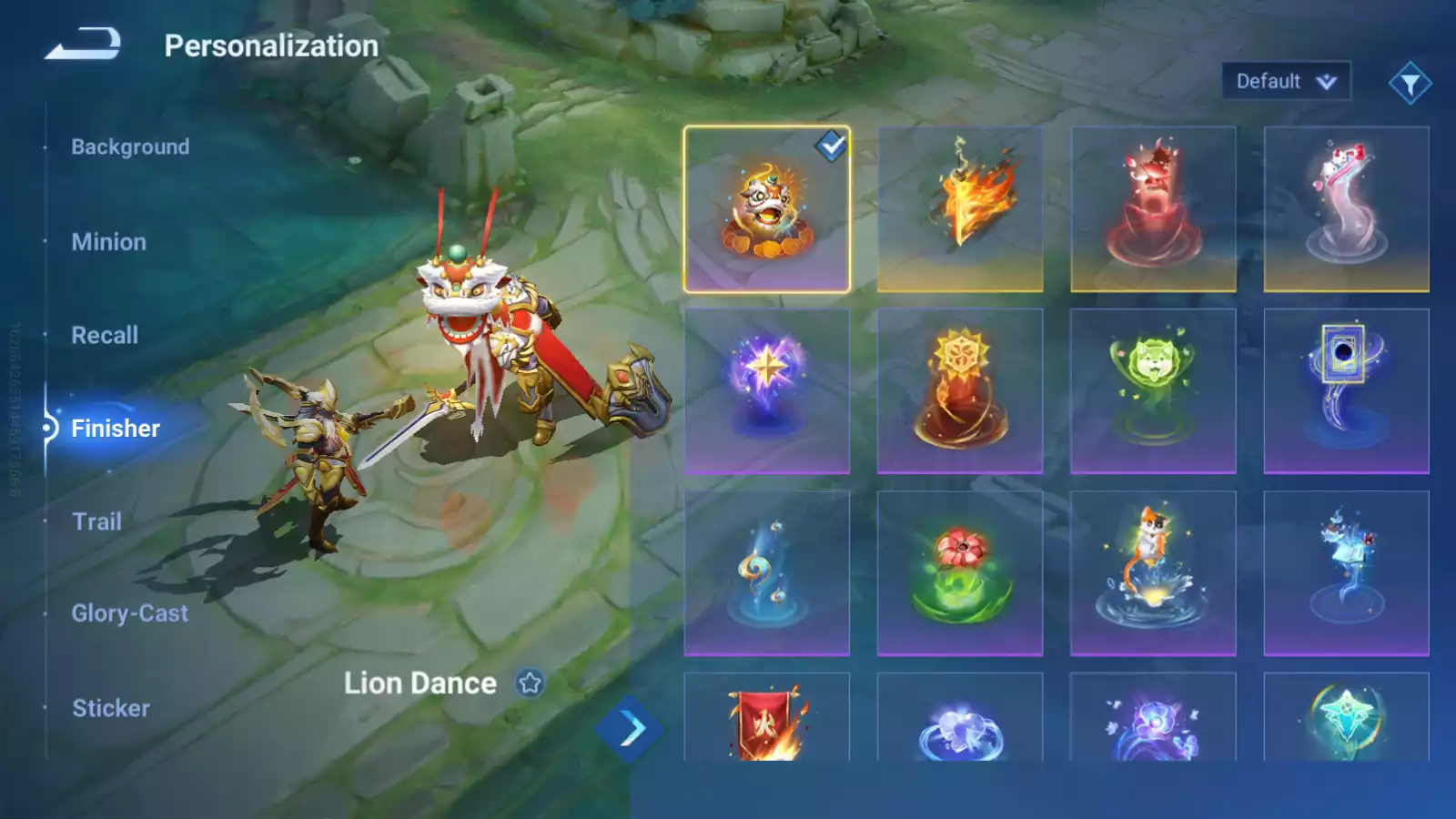Viewport: 1456px width, 819px height.
Task: Select the green shiba dog finisher icon
Action: pyautogui.click(x=1153, y=389)
